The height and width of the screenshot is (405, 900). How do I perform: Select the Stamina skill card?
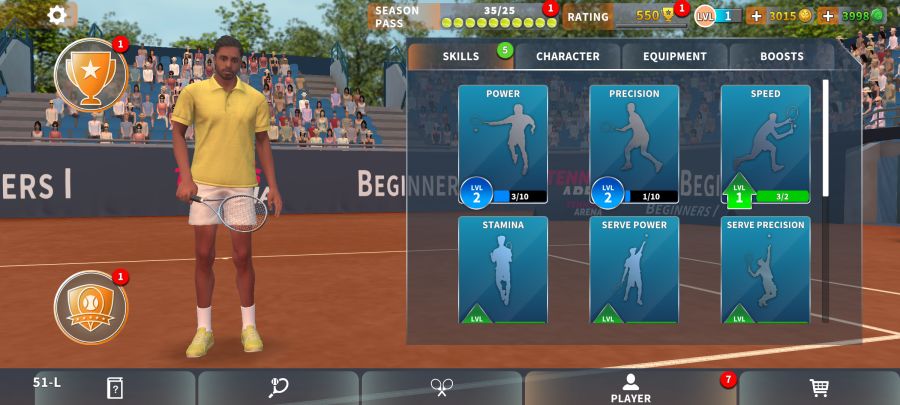point(503,270)
